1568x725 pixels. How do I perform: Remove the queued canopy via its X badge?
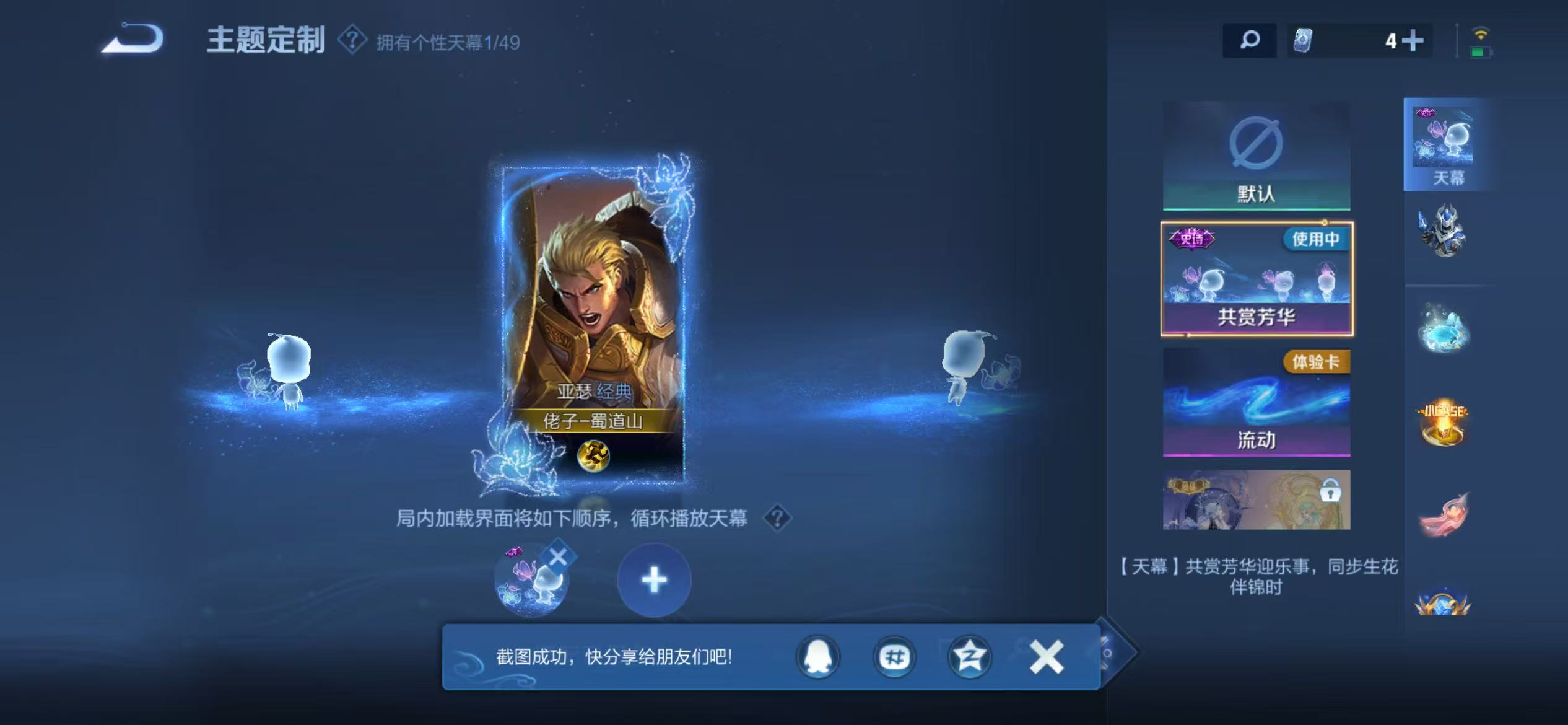[558, 556]
